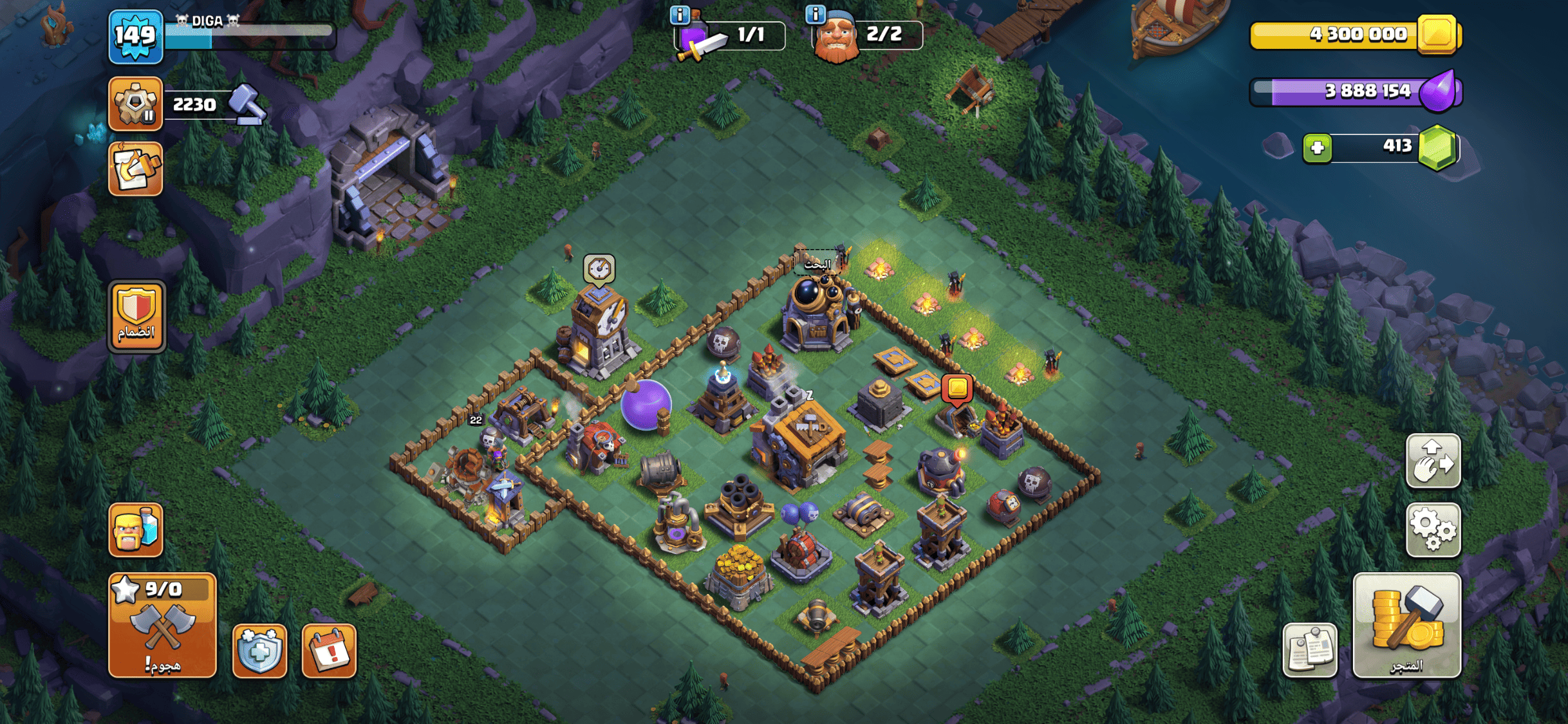Screen dimensions: 1568x724
Task: Open the player level 149 badge
Action: [135, 36]
